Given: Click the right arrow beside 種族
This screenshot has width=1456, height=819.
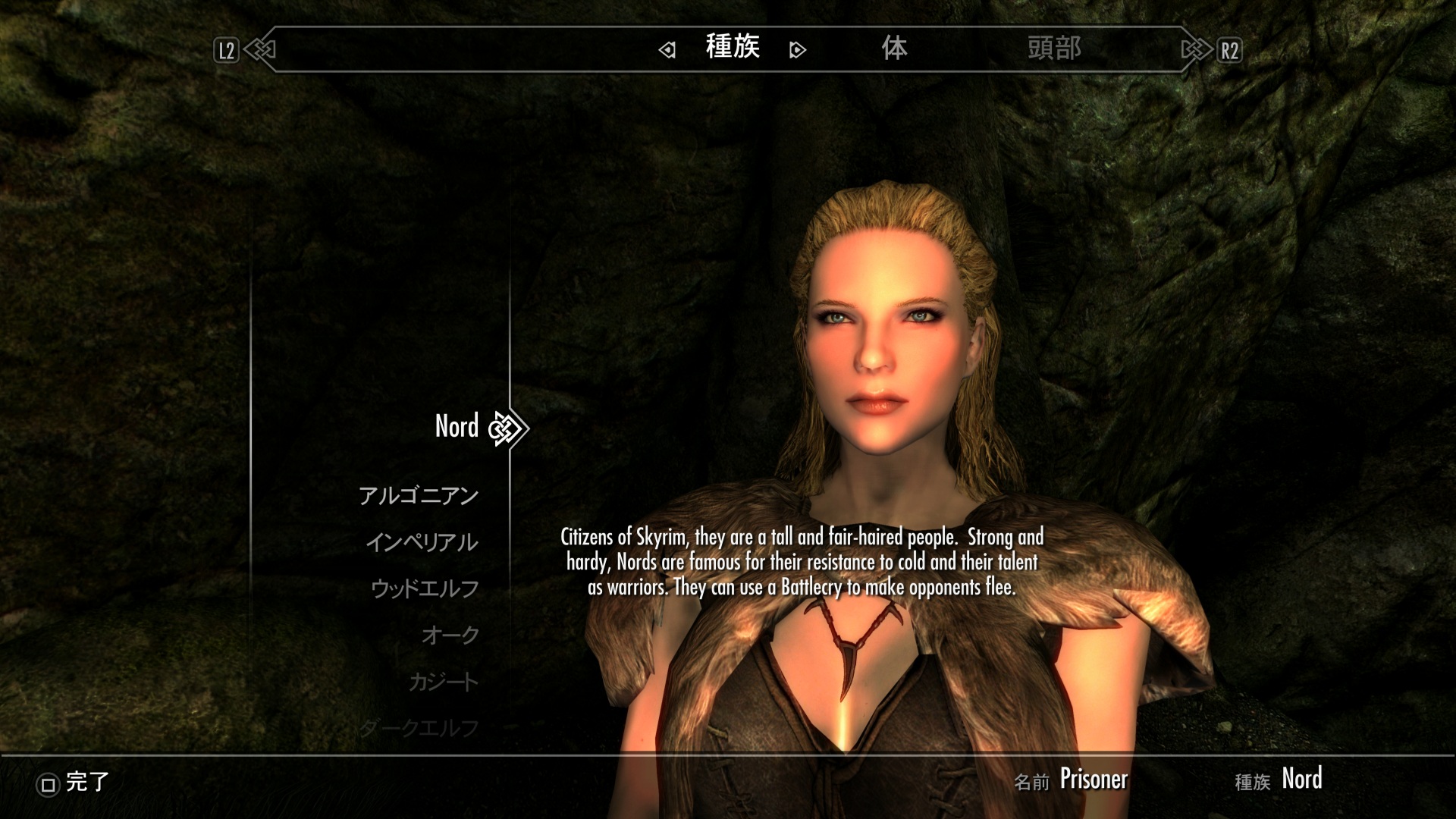Looking at the screenshot, I should [797, 50].
